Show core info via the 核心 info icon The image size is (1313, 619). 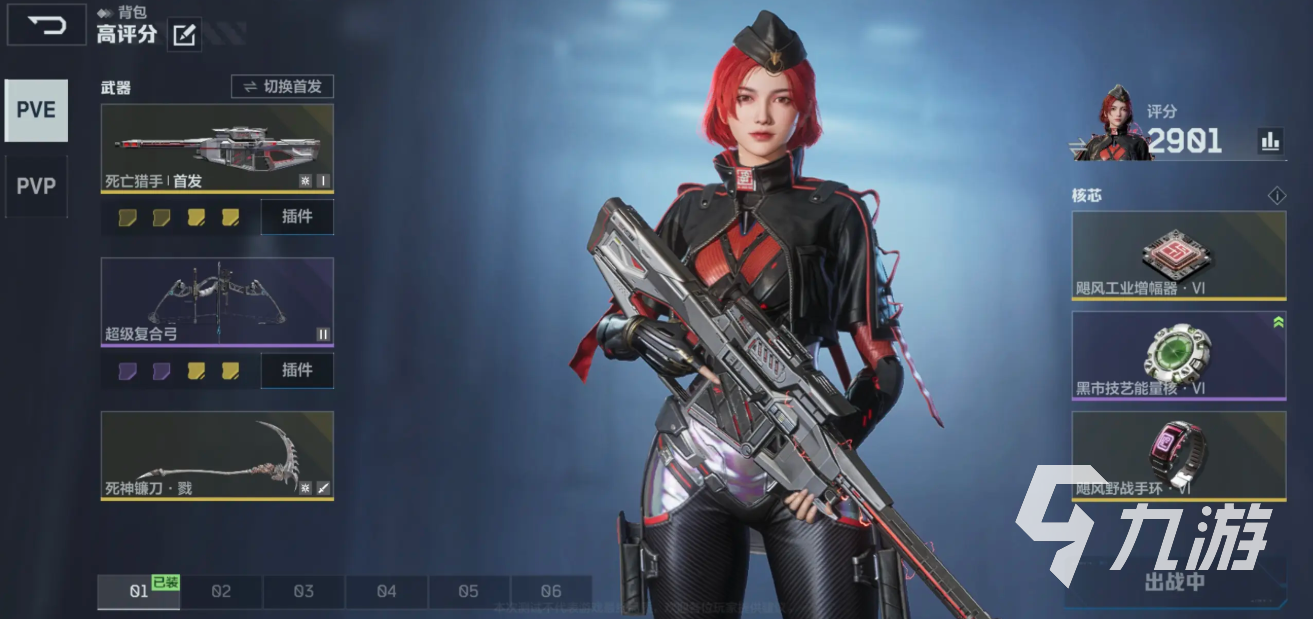point(1276,195)
